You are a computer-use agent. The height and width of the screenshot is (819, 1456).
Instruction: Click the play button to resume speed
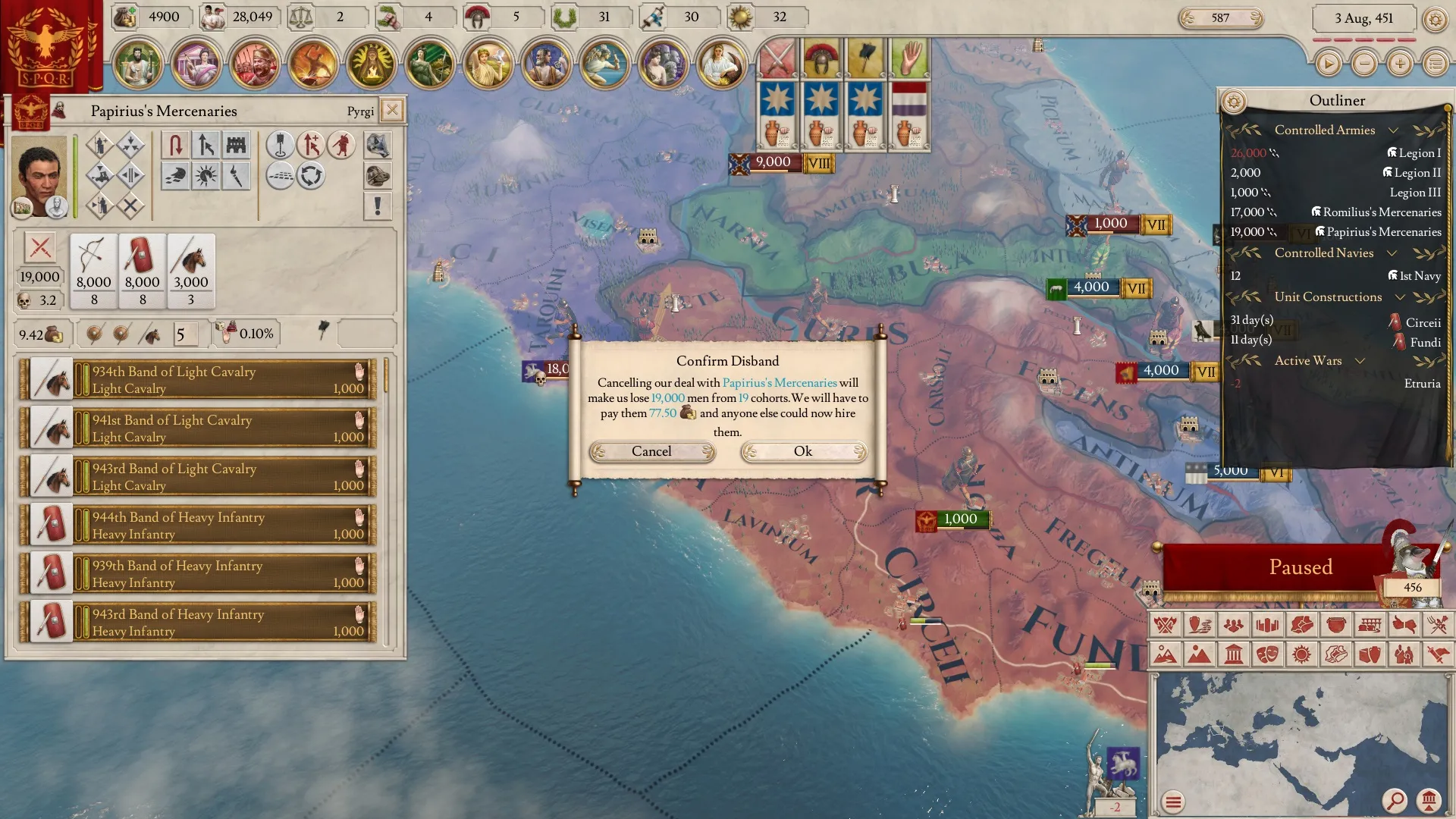click(1328, 64)
